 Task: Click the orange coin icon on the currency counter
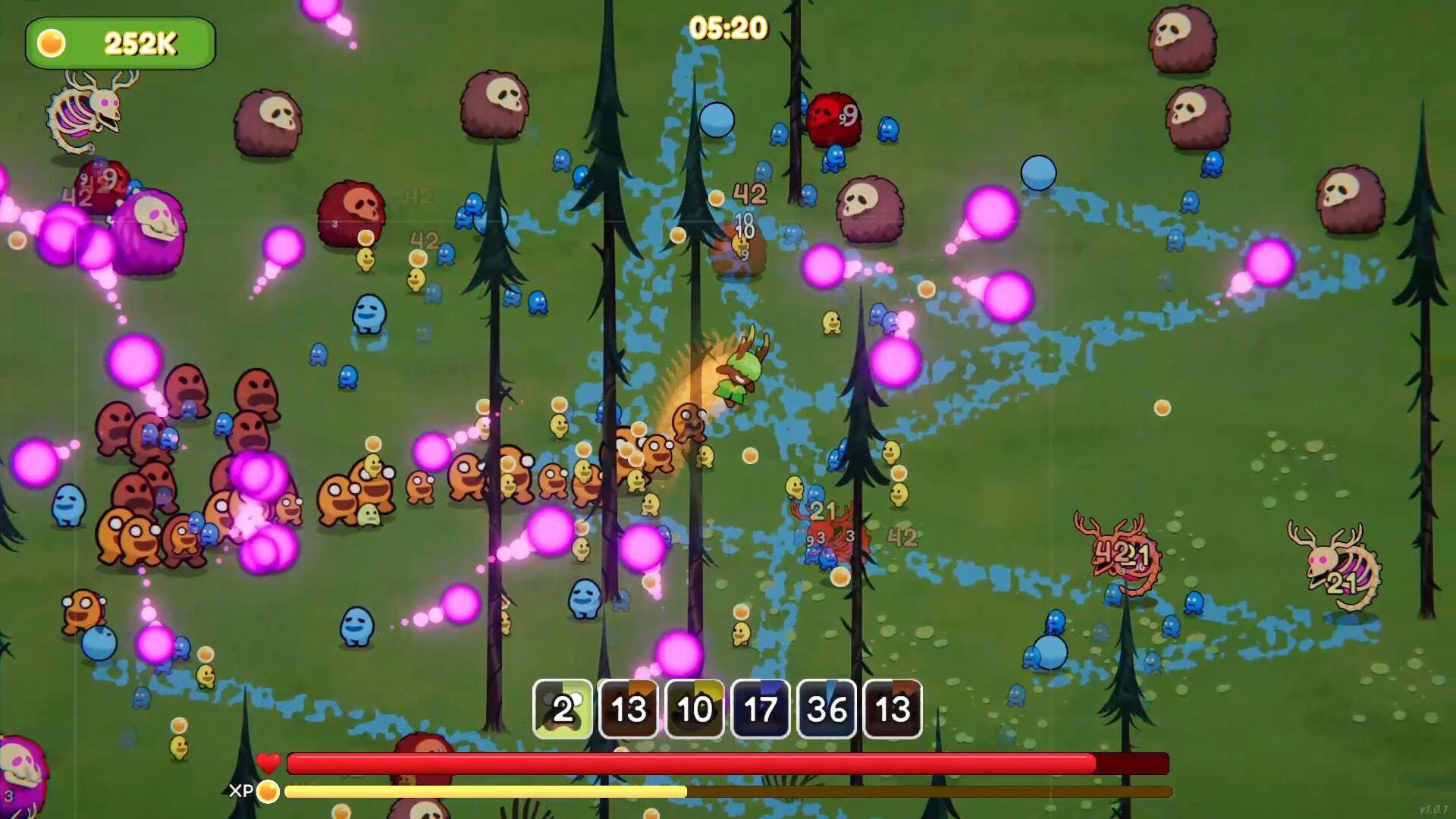(50, 44)
